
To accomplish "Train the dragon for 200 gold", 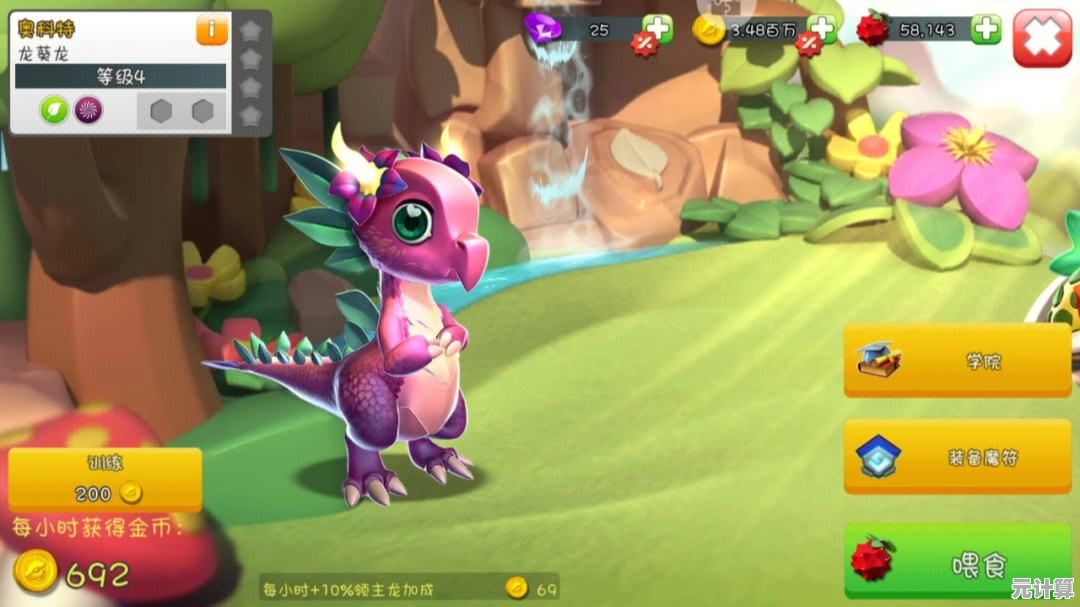I will click(x=105, y=480).
